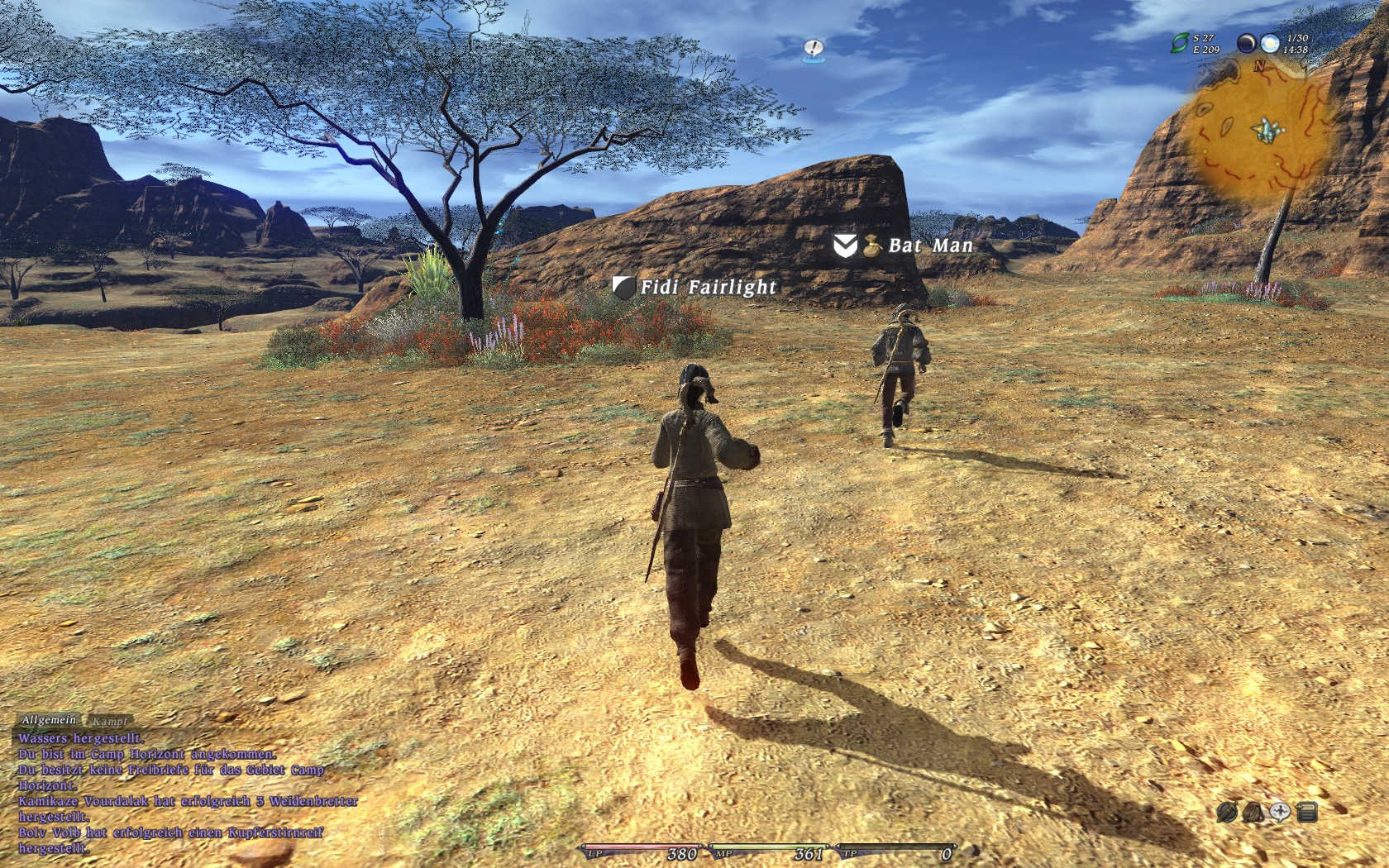Image resolution: width=1389 pixels, height=868 pixels.
Task: Click the sunny weather icon
Action: (x=1270, y=43)
